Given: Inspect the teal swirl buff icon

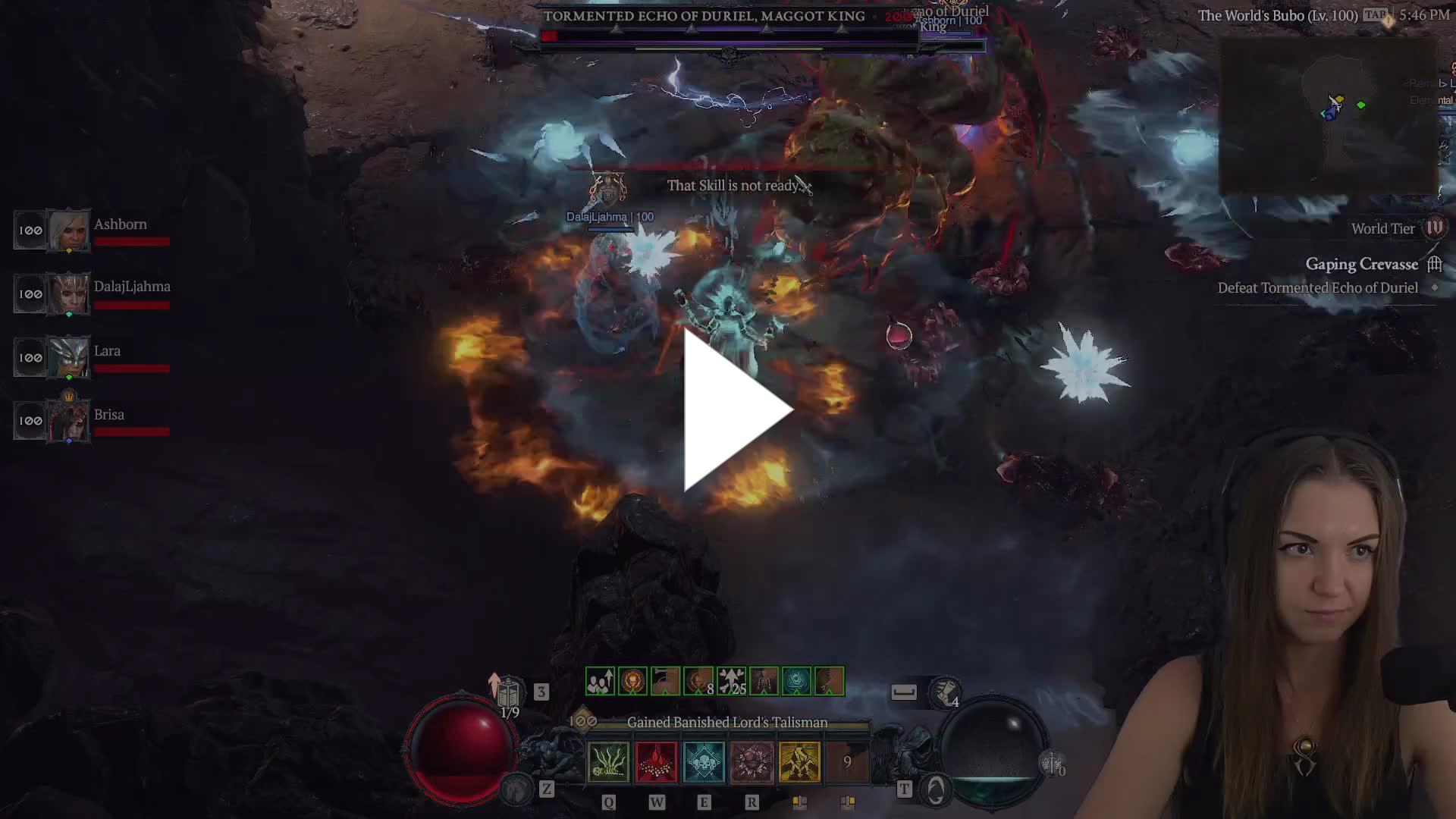Looking at the screenshot, I should pos(796,682).
